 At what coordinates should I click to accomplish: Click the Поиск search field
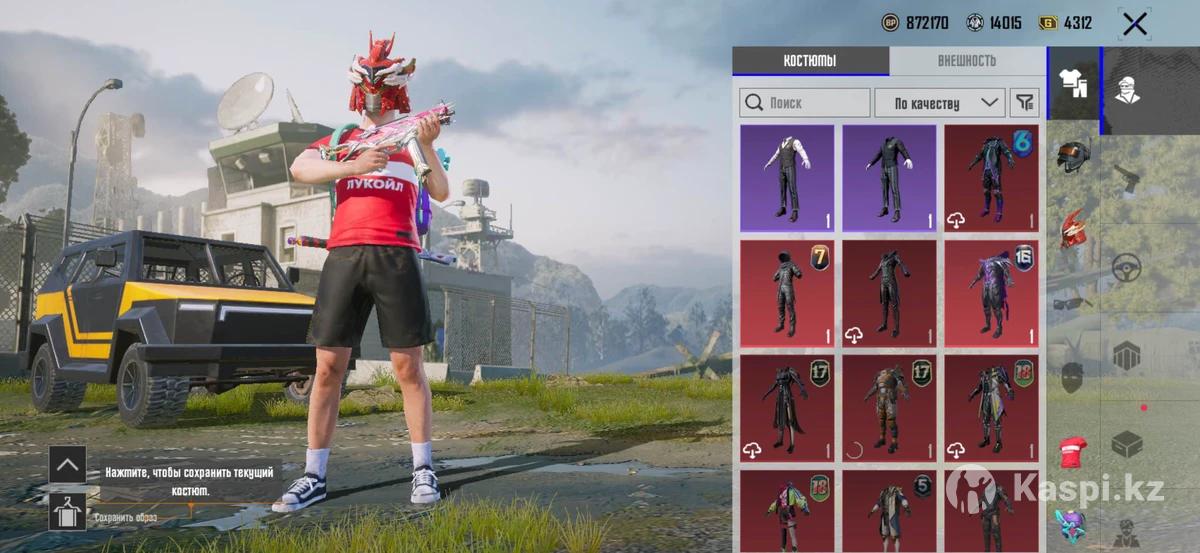point(805,102)
